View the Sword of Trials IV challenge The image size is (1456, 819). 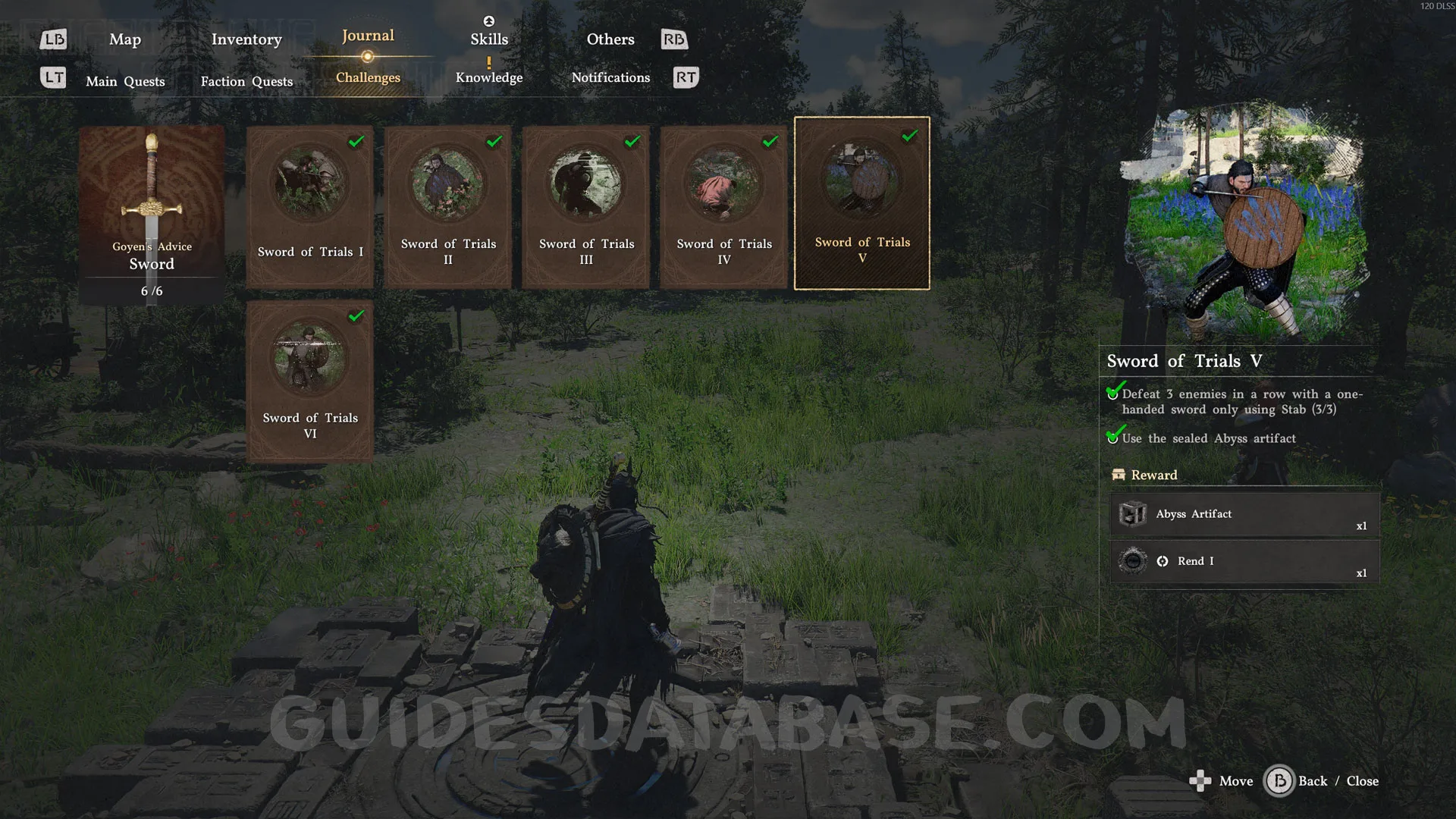(x=724, y=206)
